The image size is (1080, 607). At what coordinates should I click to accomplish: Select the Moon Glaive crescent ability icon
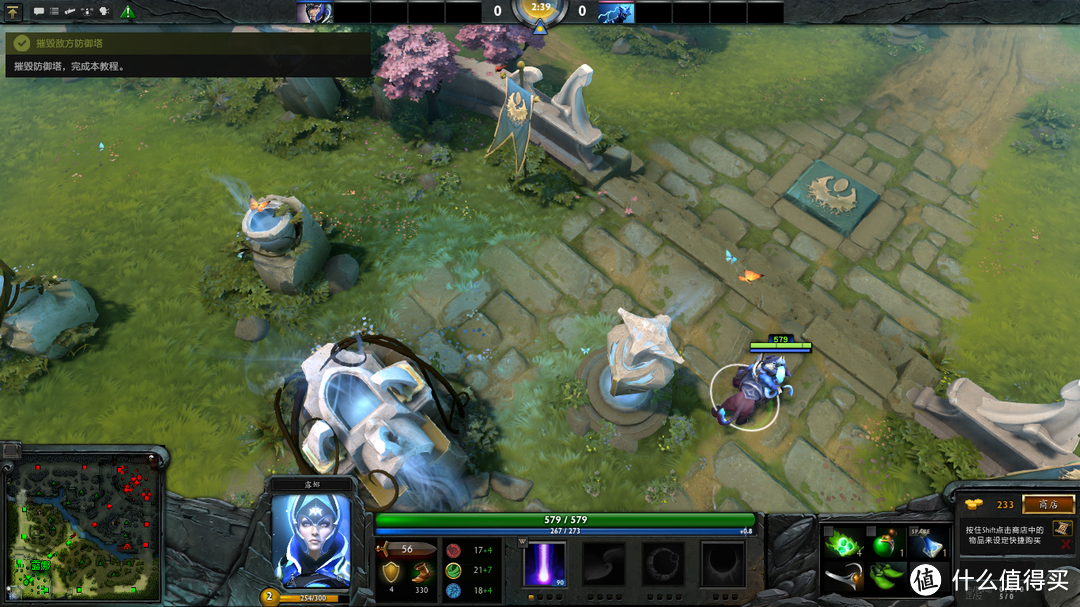603,563
